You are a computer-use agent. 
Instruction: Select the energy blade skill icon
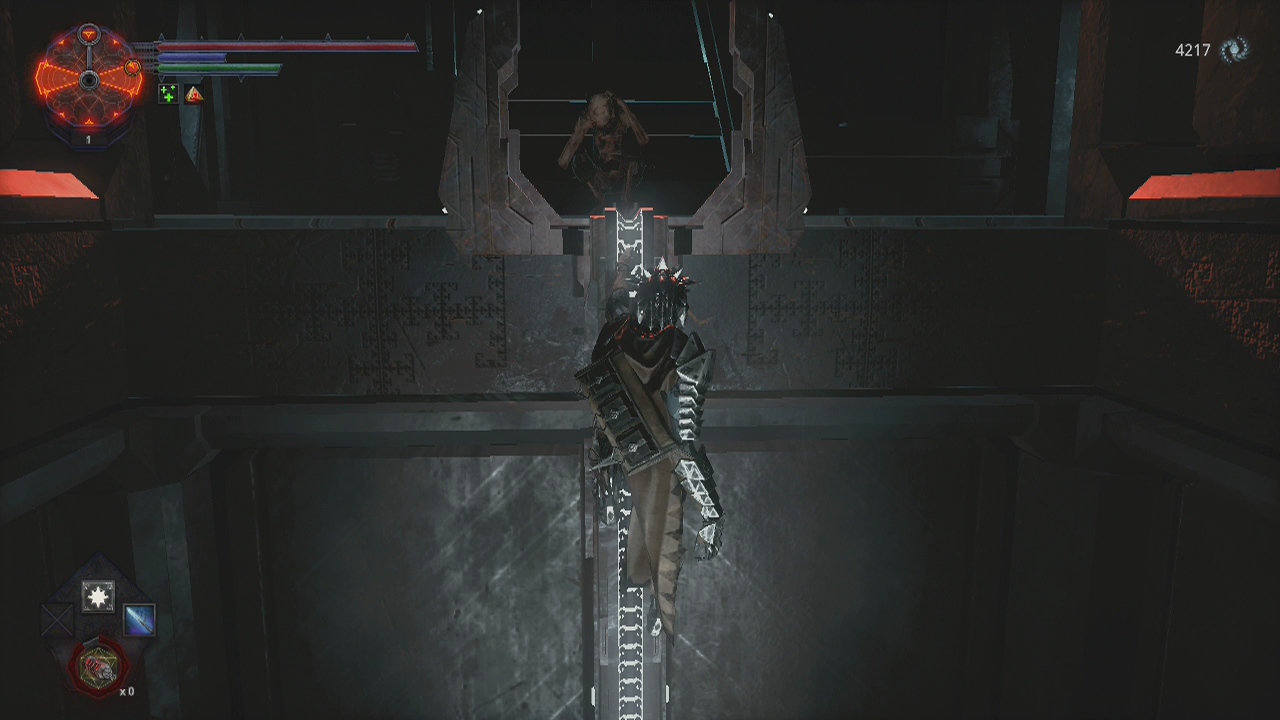pos(139,620)
